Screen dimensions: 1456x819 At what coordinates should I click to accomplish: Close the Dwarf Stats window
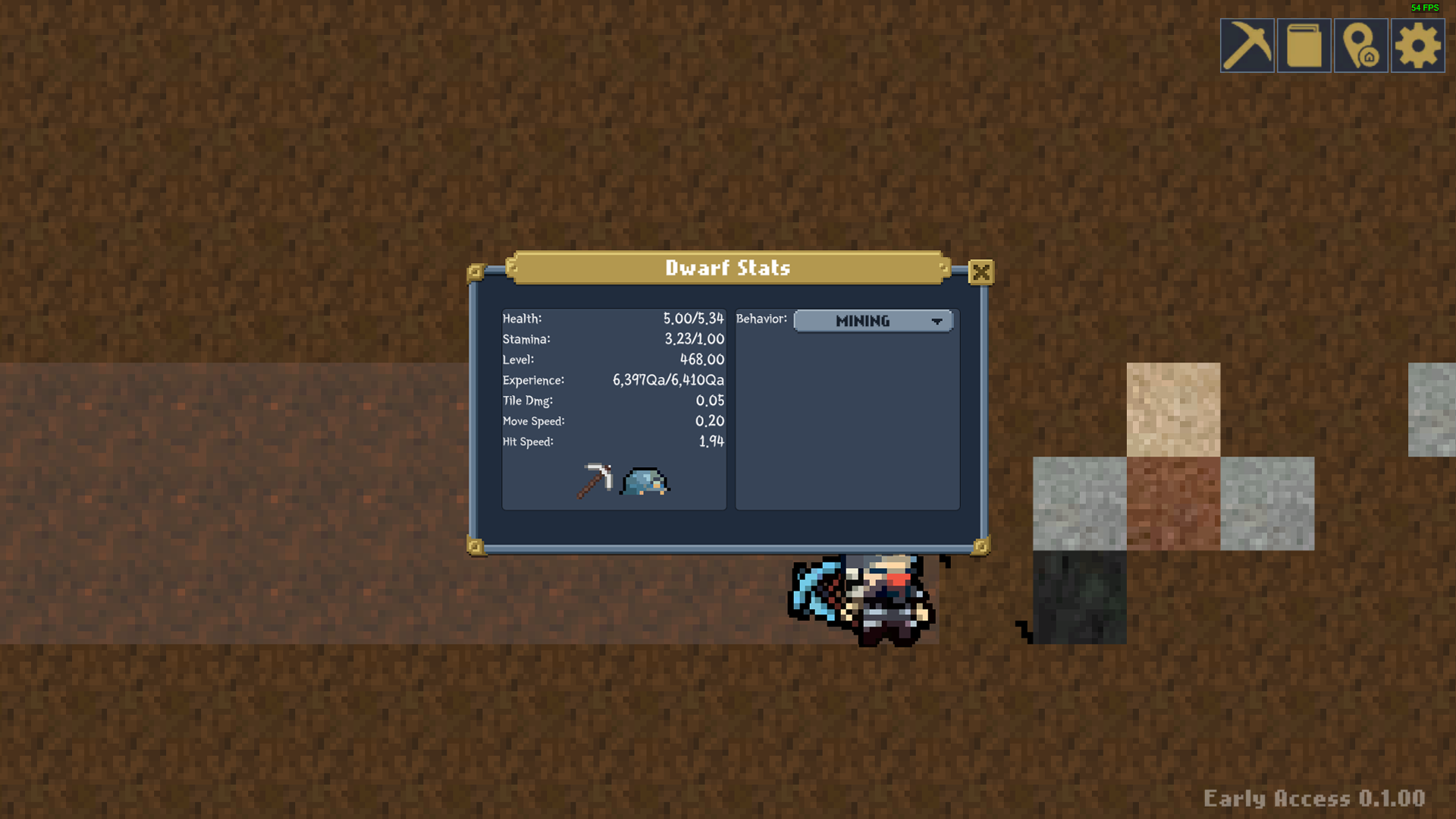point(981,273)
